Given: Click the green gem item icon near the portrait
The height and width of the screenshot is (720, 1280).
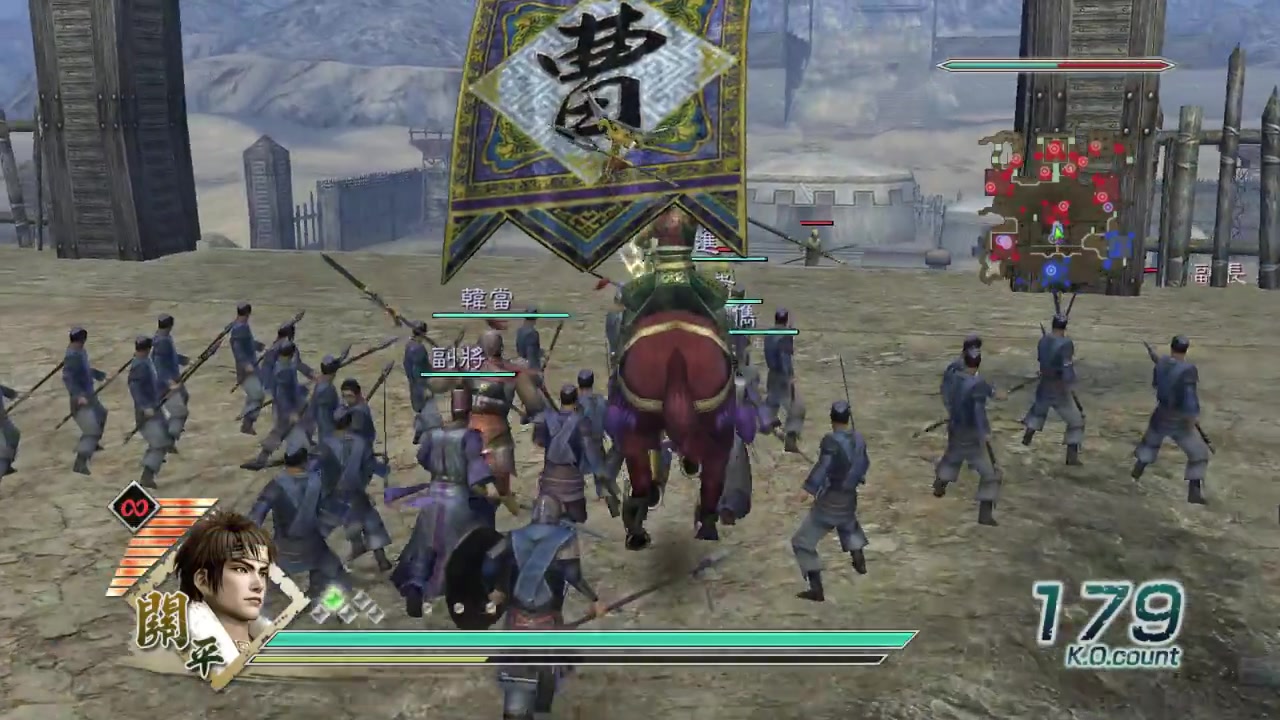Looking at the screenshot, I should [x=333, y=597].
